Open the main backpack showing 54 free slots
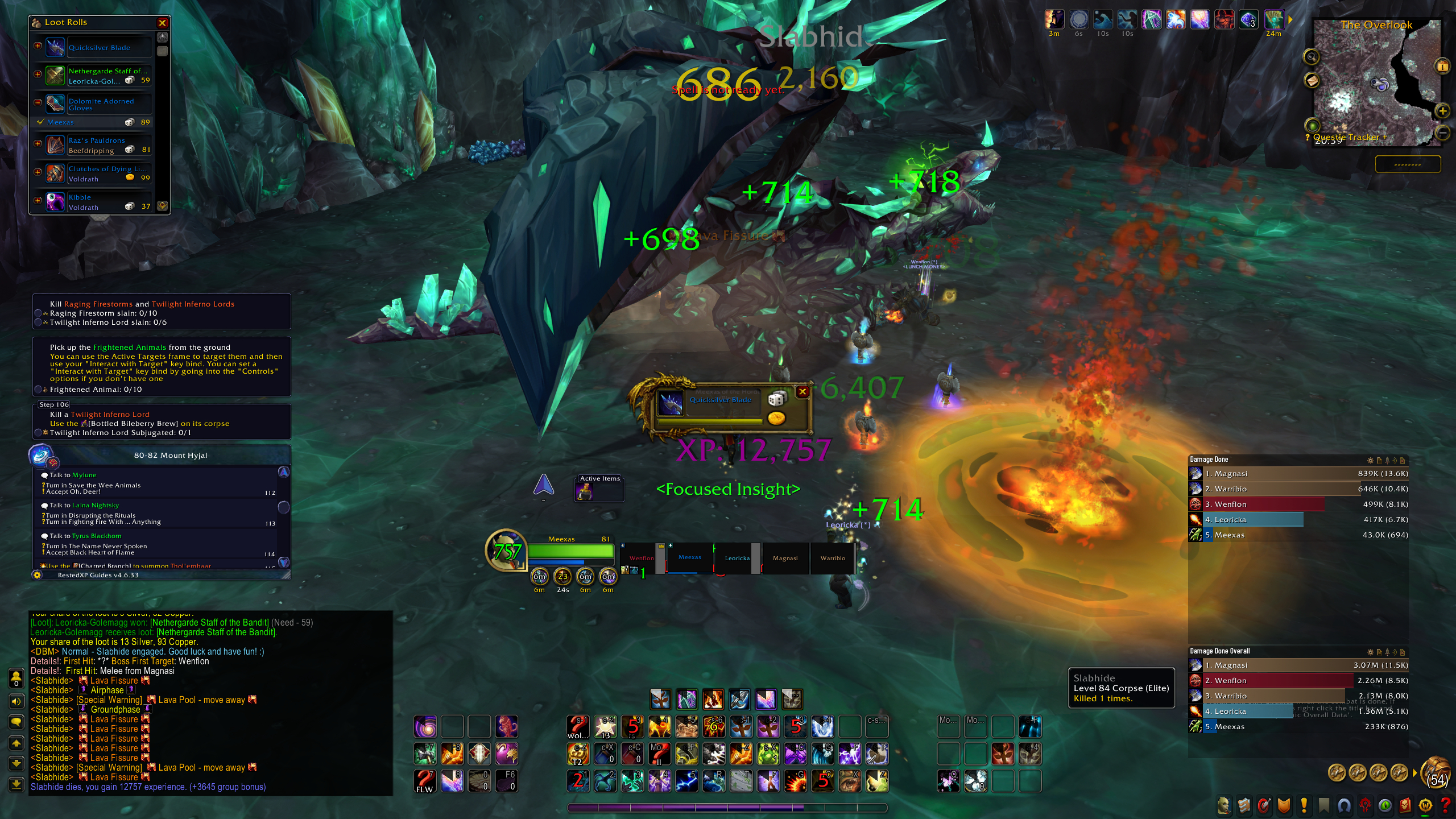The height and width of the screenshot is (819, 1456). 1436,773
